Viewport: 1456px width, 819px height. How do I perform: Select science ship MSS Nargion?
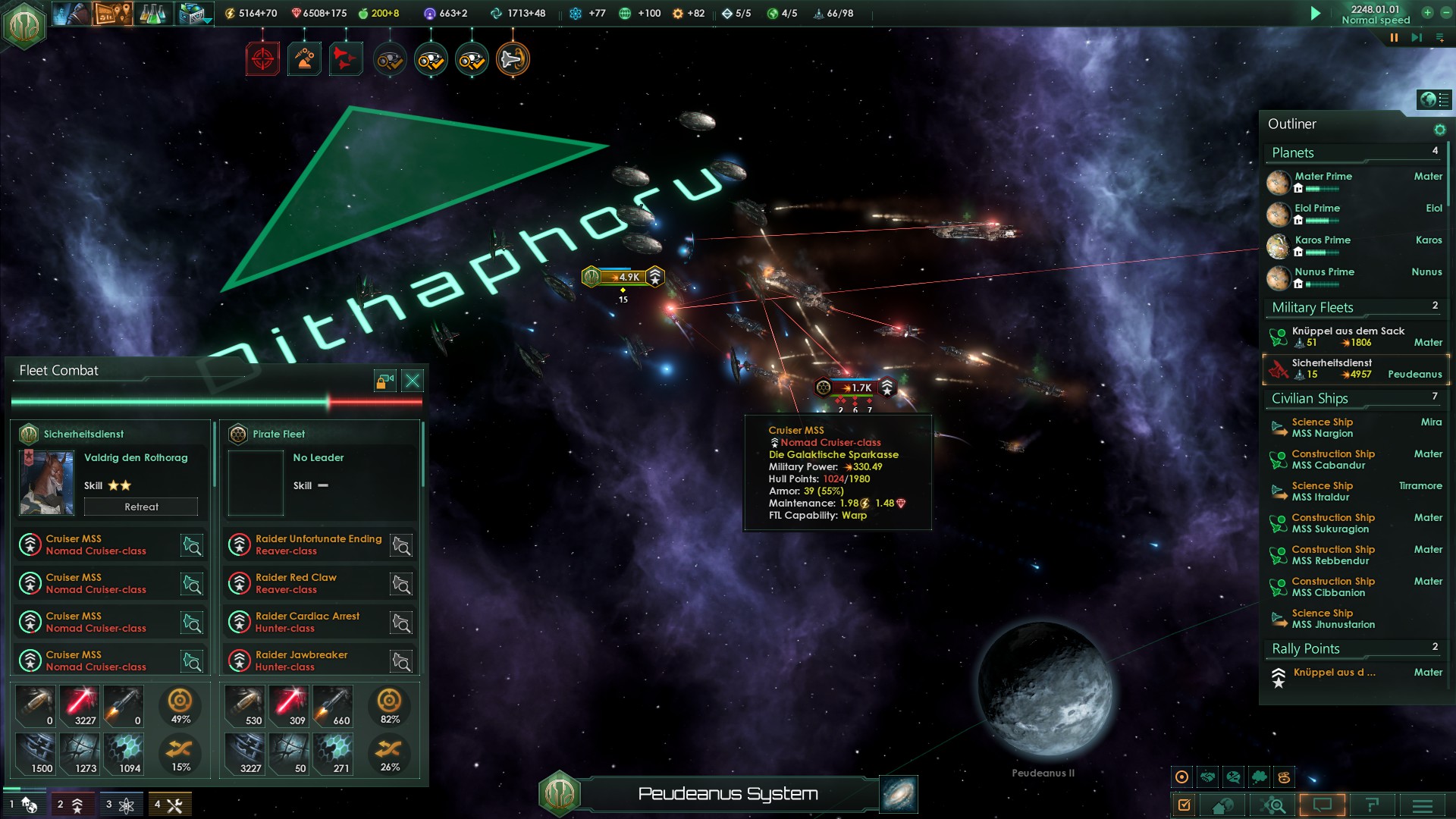(1322, 428)
